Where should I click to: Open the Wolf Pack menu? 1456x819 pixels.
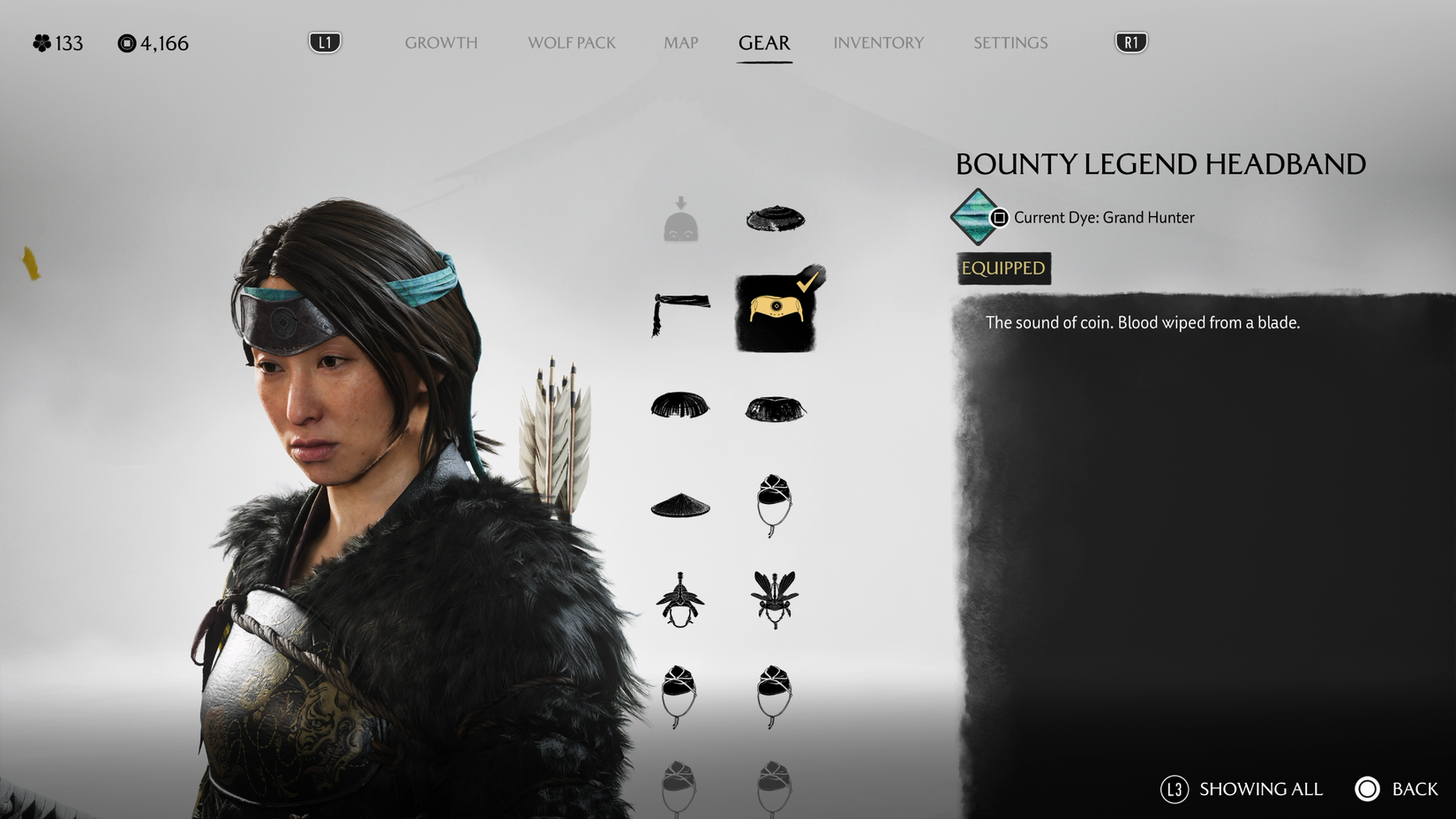571,42
